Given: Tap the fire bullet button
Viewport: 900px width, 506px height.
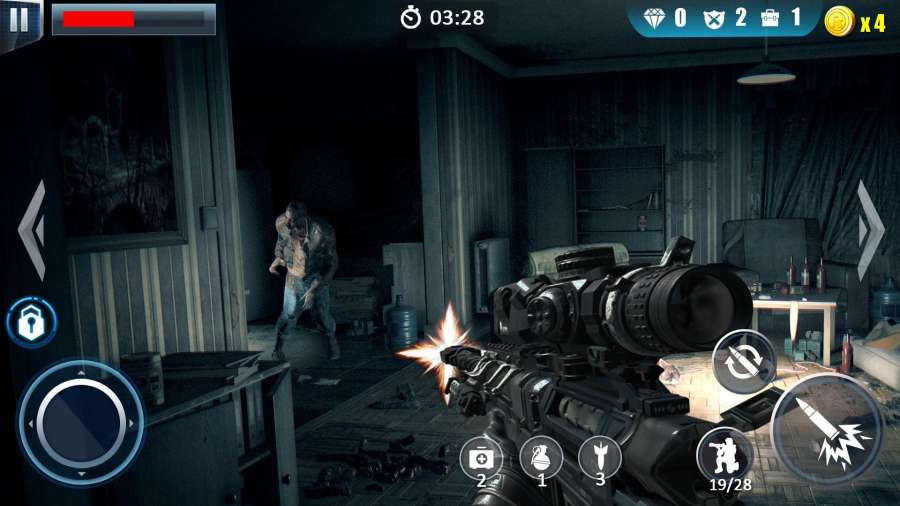Looking at the screenshot, I should pyautogui.click(x=827, y=428).
